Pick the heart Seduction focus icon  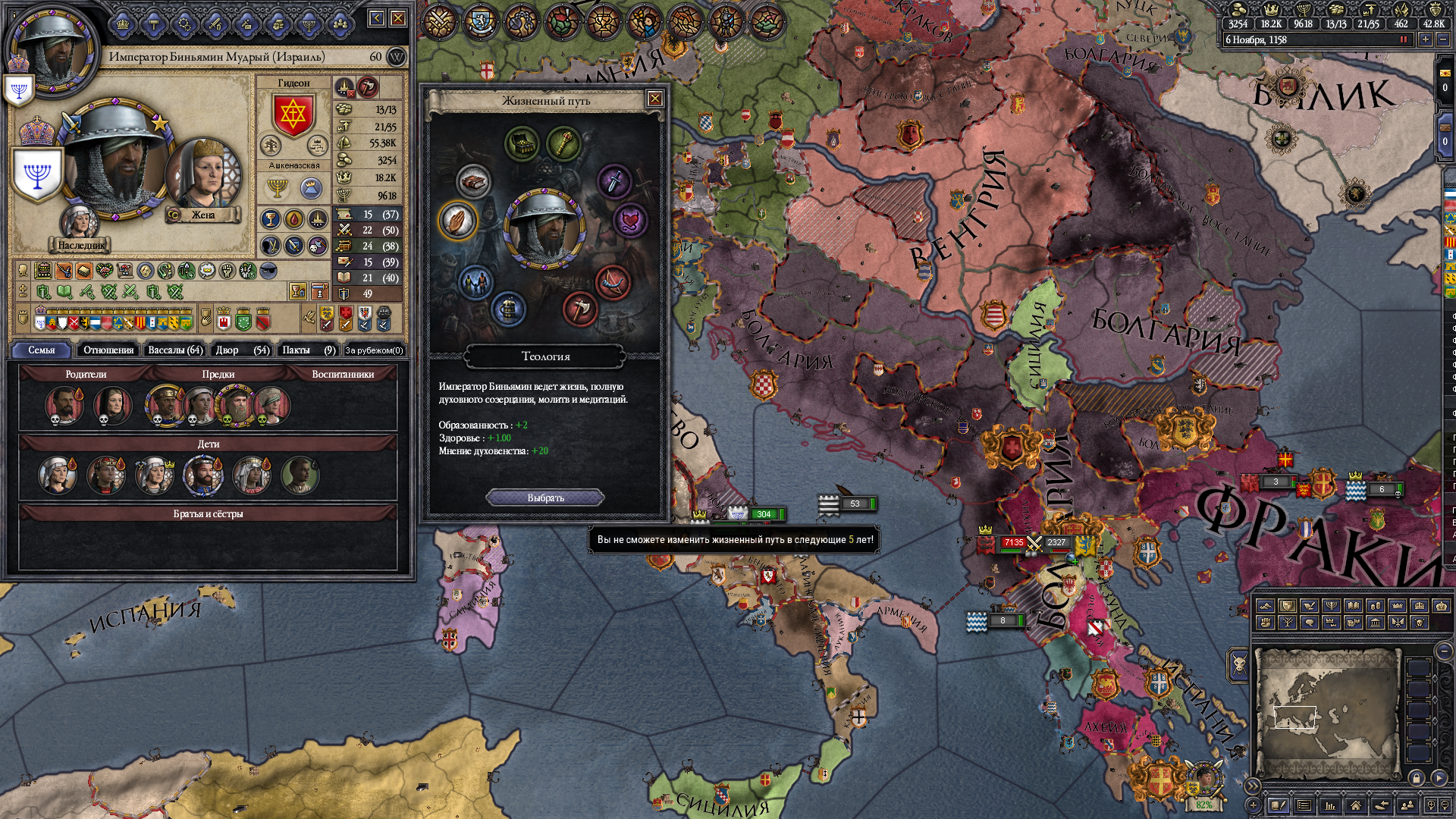pyautogui.click(x=630, y=221)
